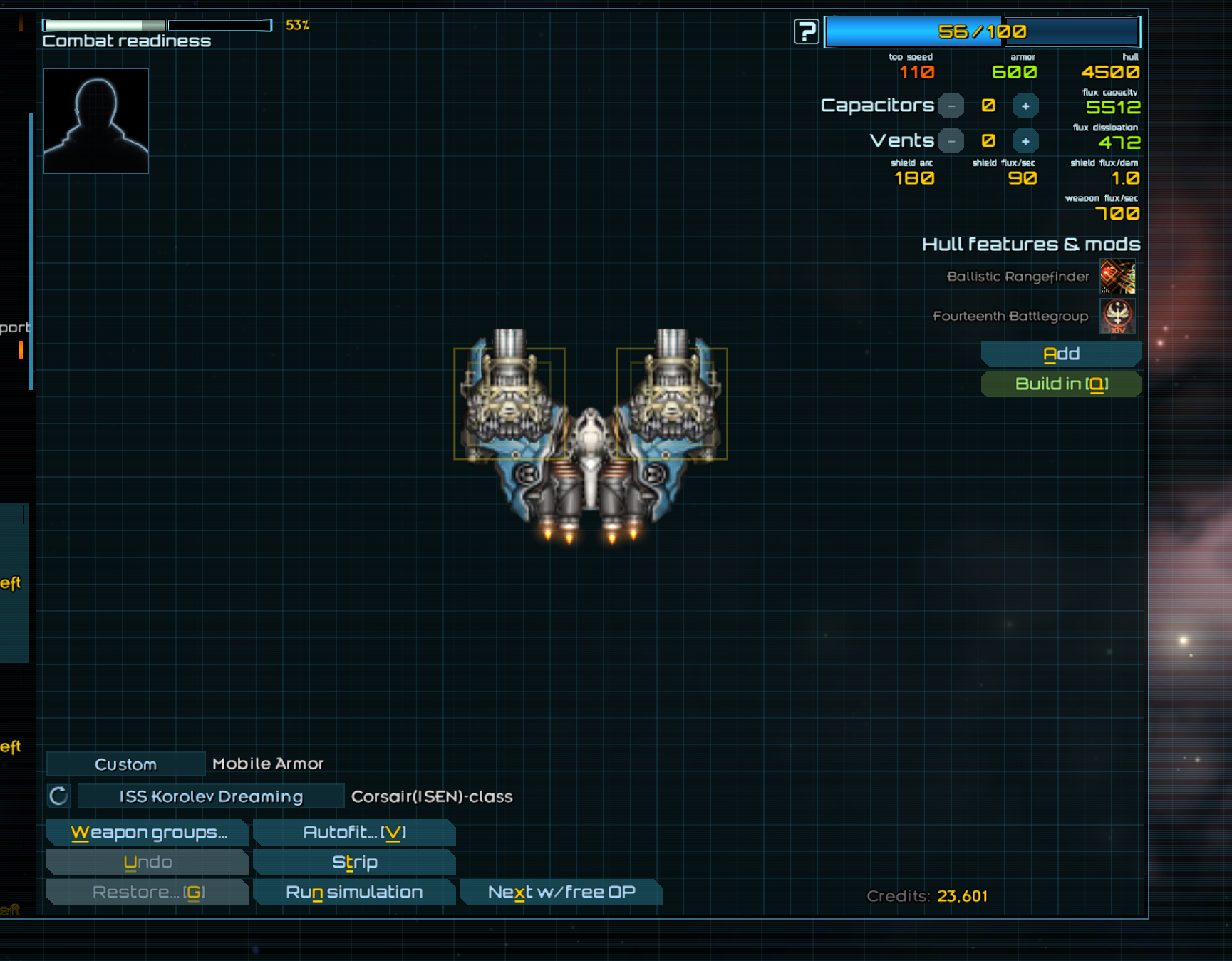Screen dimensions: 1232x961
Task: Strip the ship's loadout
Action: 354,862
